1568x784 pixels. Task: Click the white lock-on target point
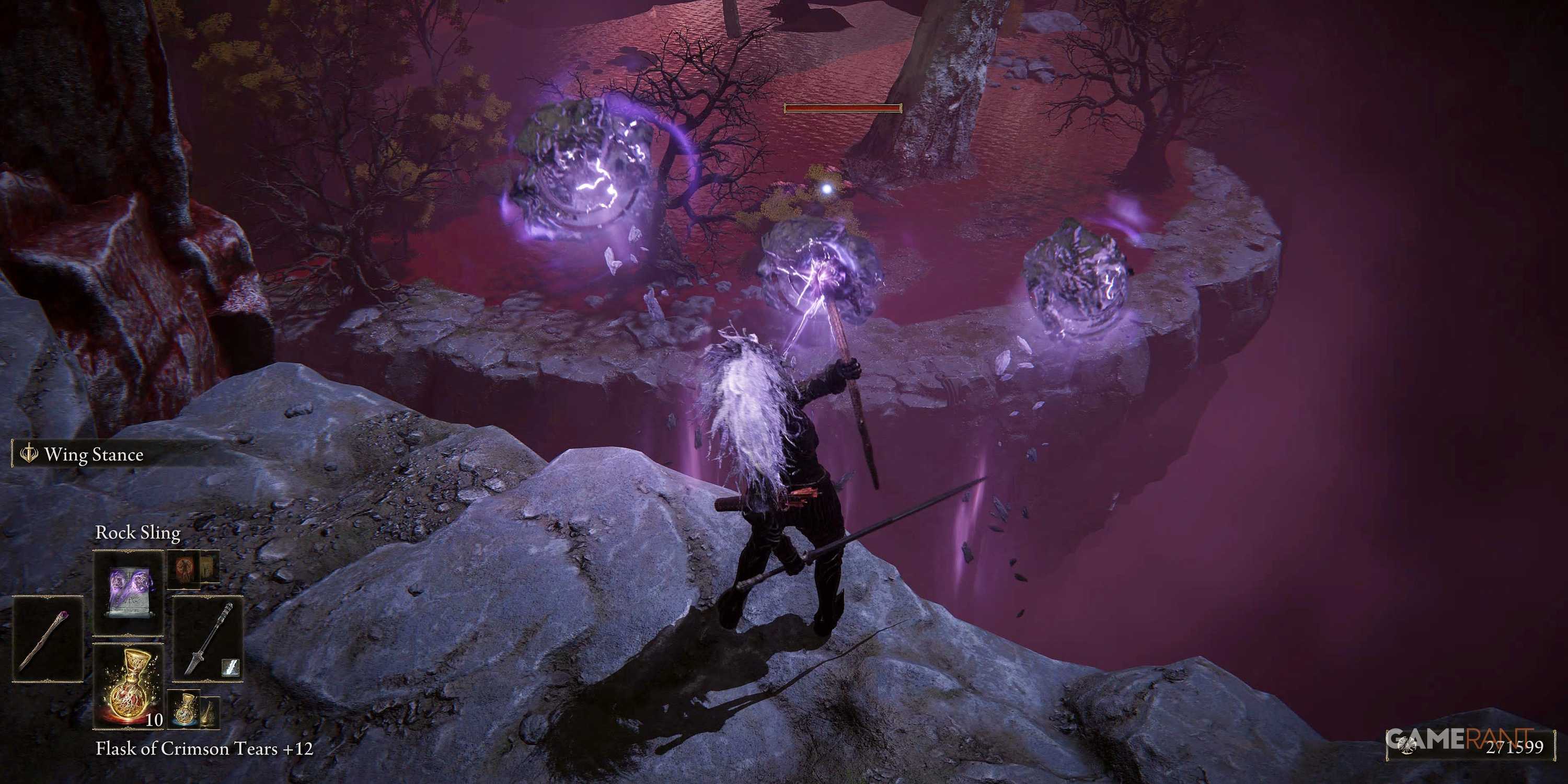pyautogui.click(x=827, y=189)
